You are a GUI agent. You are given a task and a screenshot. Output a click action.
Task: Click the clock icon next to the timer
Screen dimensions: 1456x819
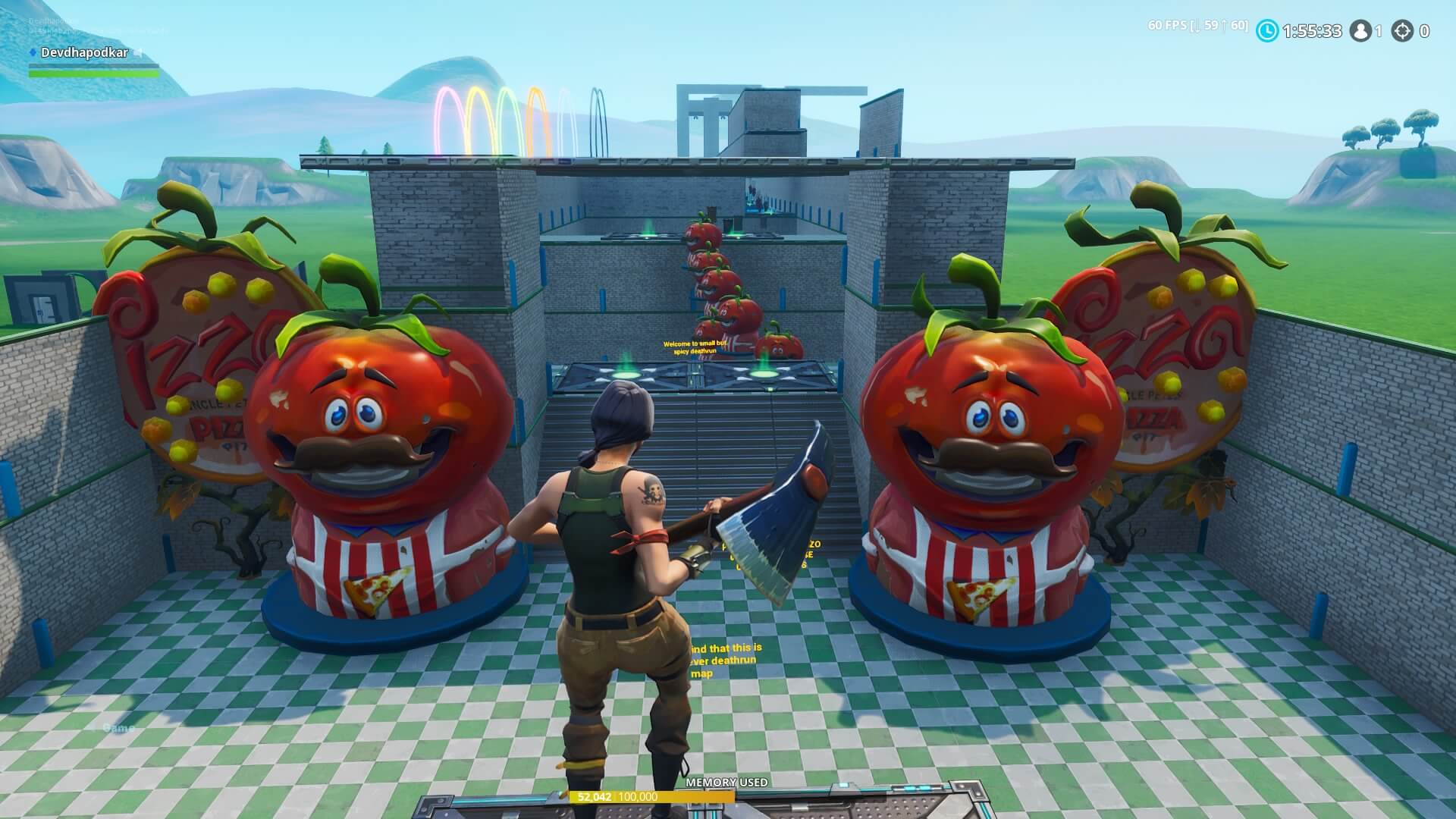click(1267, 31)
